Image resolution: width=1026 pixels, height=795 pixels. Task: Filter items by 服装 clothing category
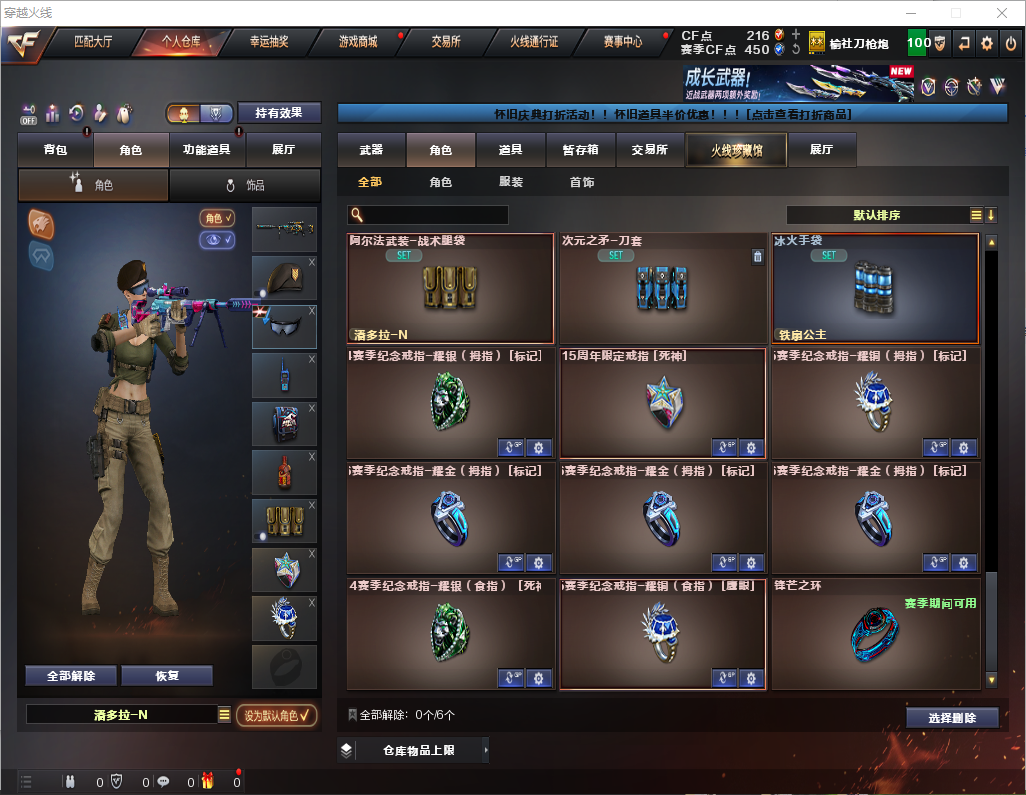pos(511,183)
